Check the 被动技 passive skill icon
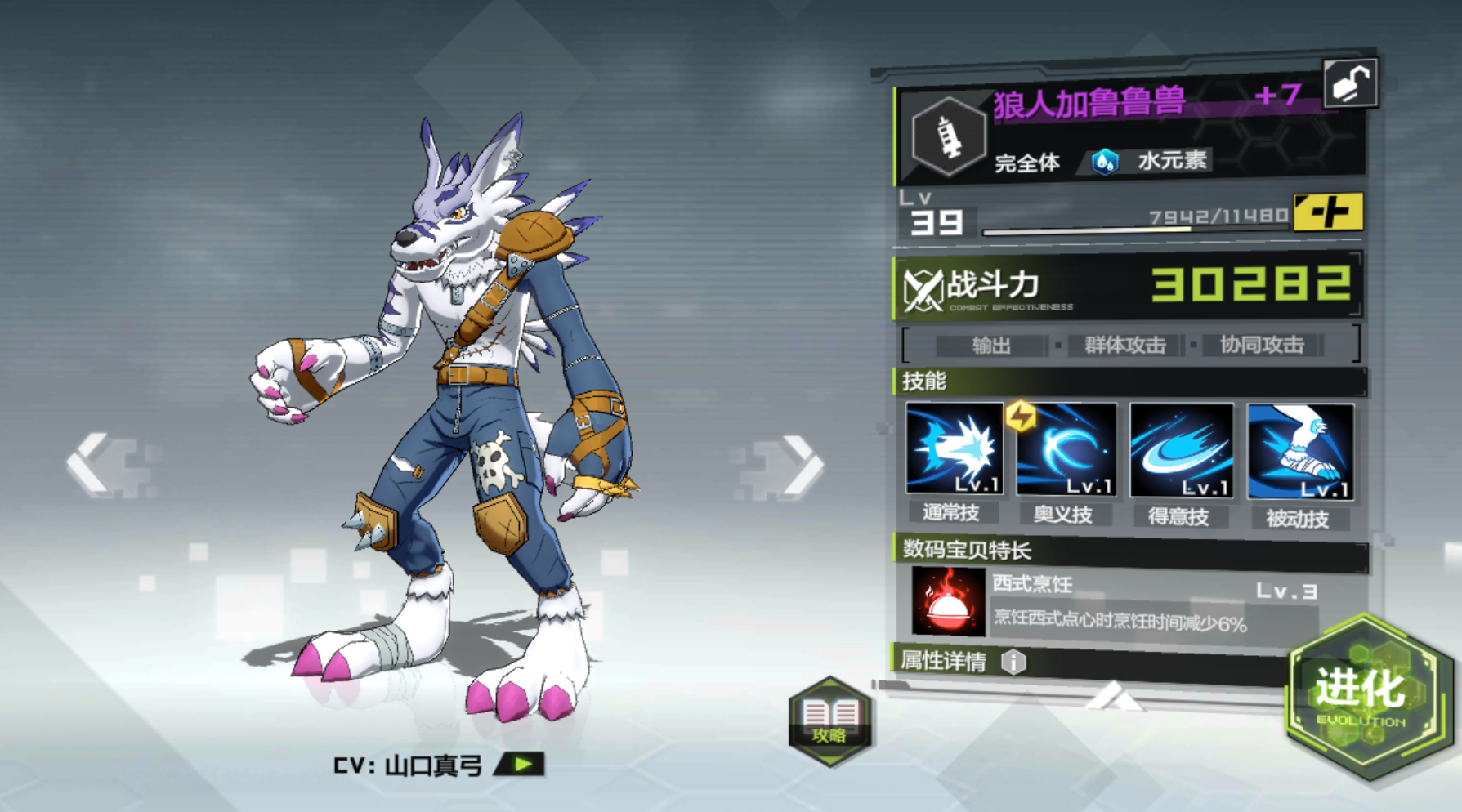The width and height of the screenshot is (1462, 812). pyautogui.click(x=1299, y=452)
